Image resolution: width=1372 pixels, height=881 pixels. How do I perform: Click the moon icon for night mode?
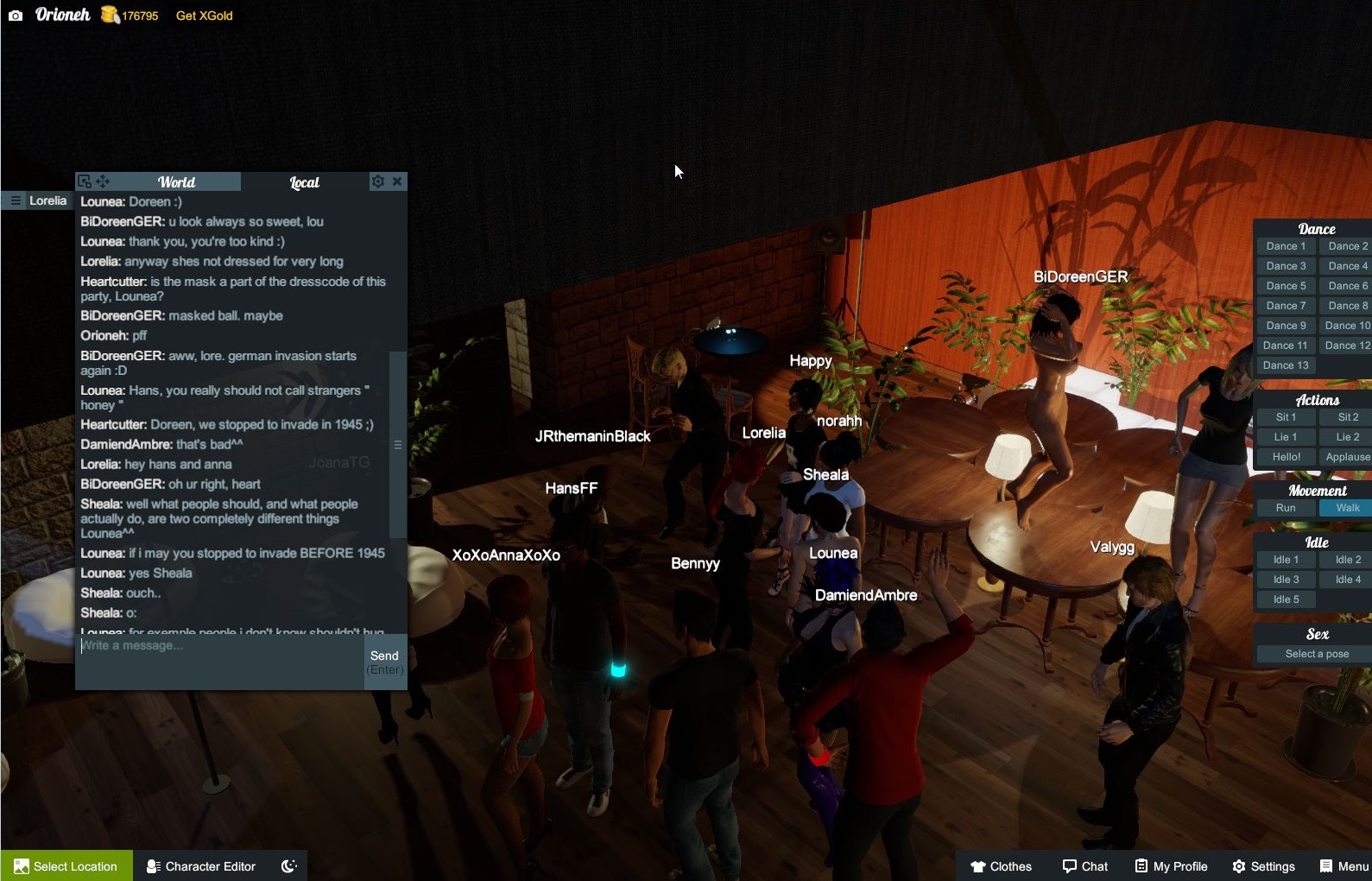tap(288, 865)
